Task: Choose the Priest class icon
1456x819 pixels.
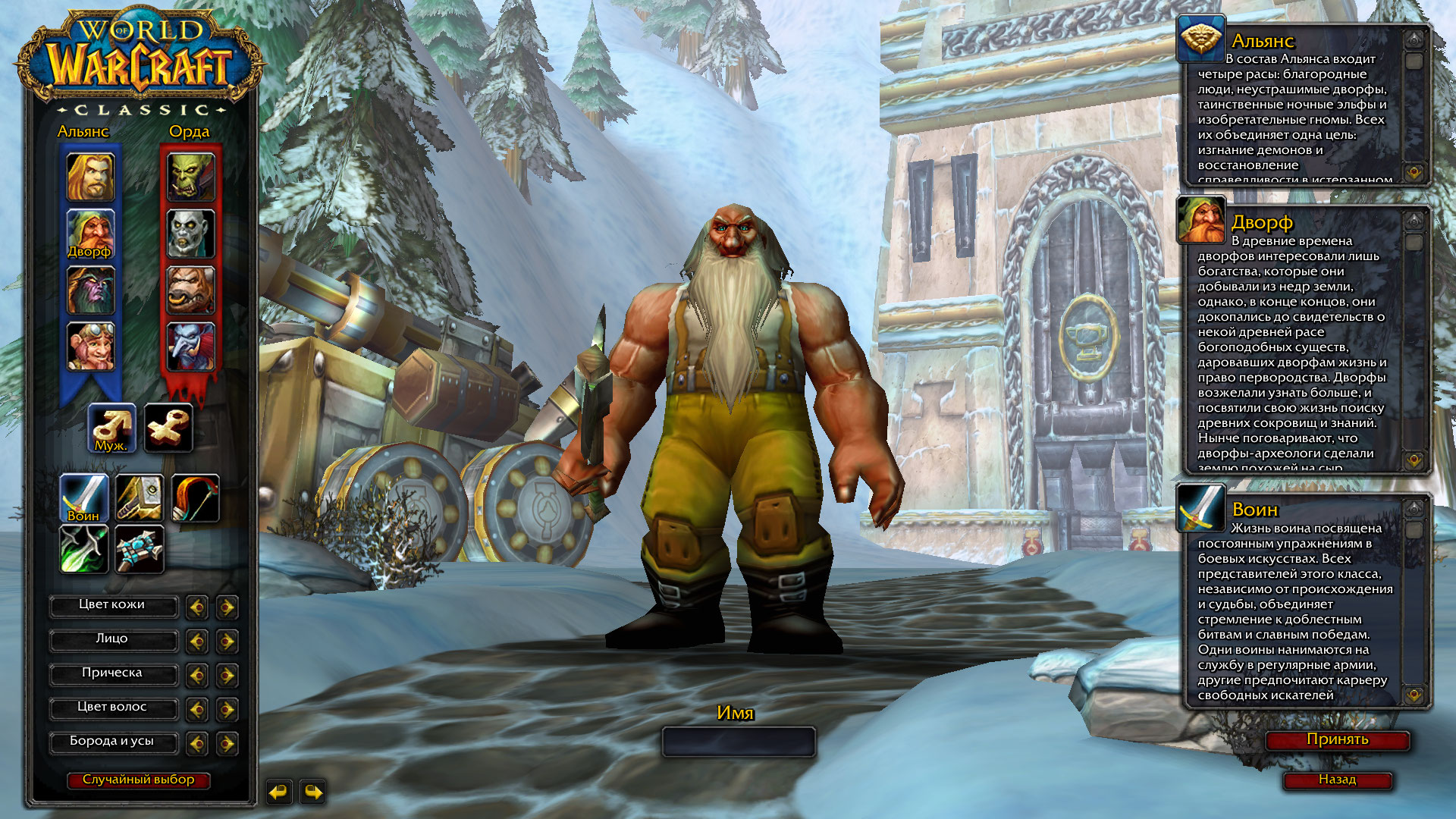Action: coord(140,549)
